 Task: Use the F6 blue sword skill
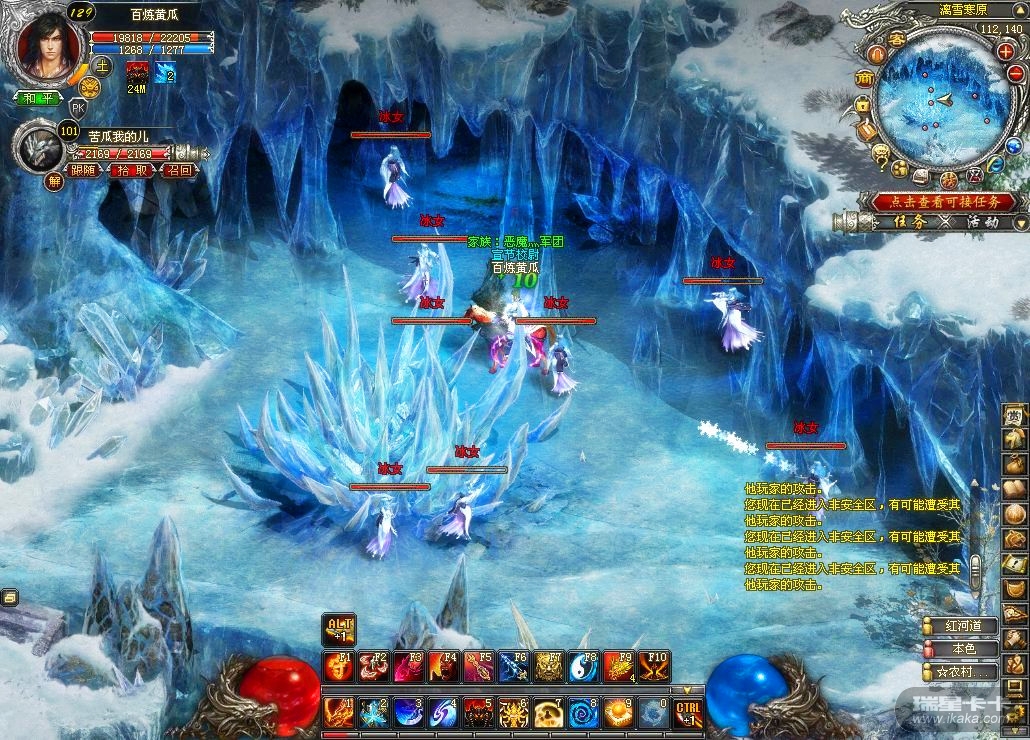point(515,667)
